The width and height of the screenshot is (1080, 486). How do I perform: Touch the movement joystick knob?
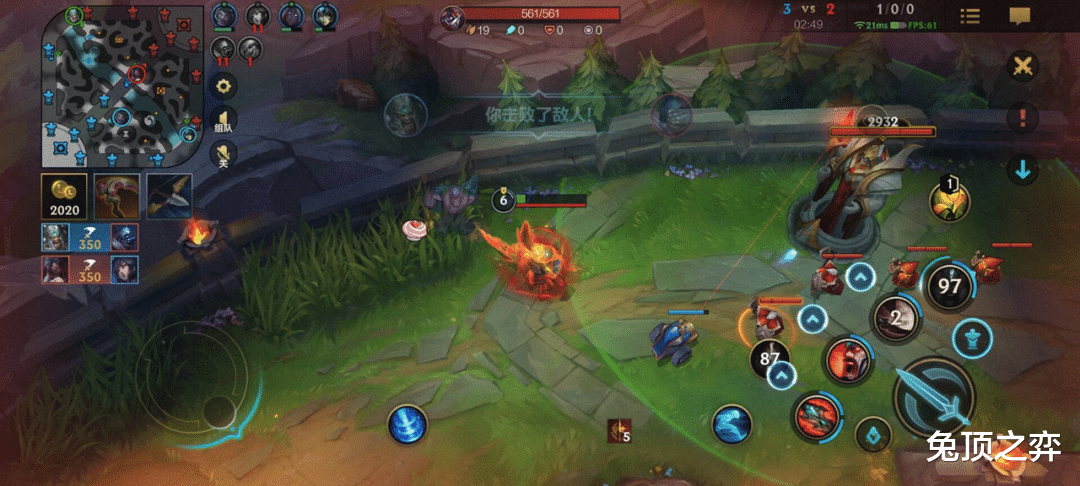(221, 408)
